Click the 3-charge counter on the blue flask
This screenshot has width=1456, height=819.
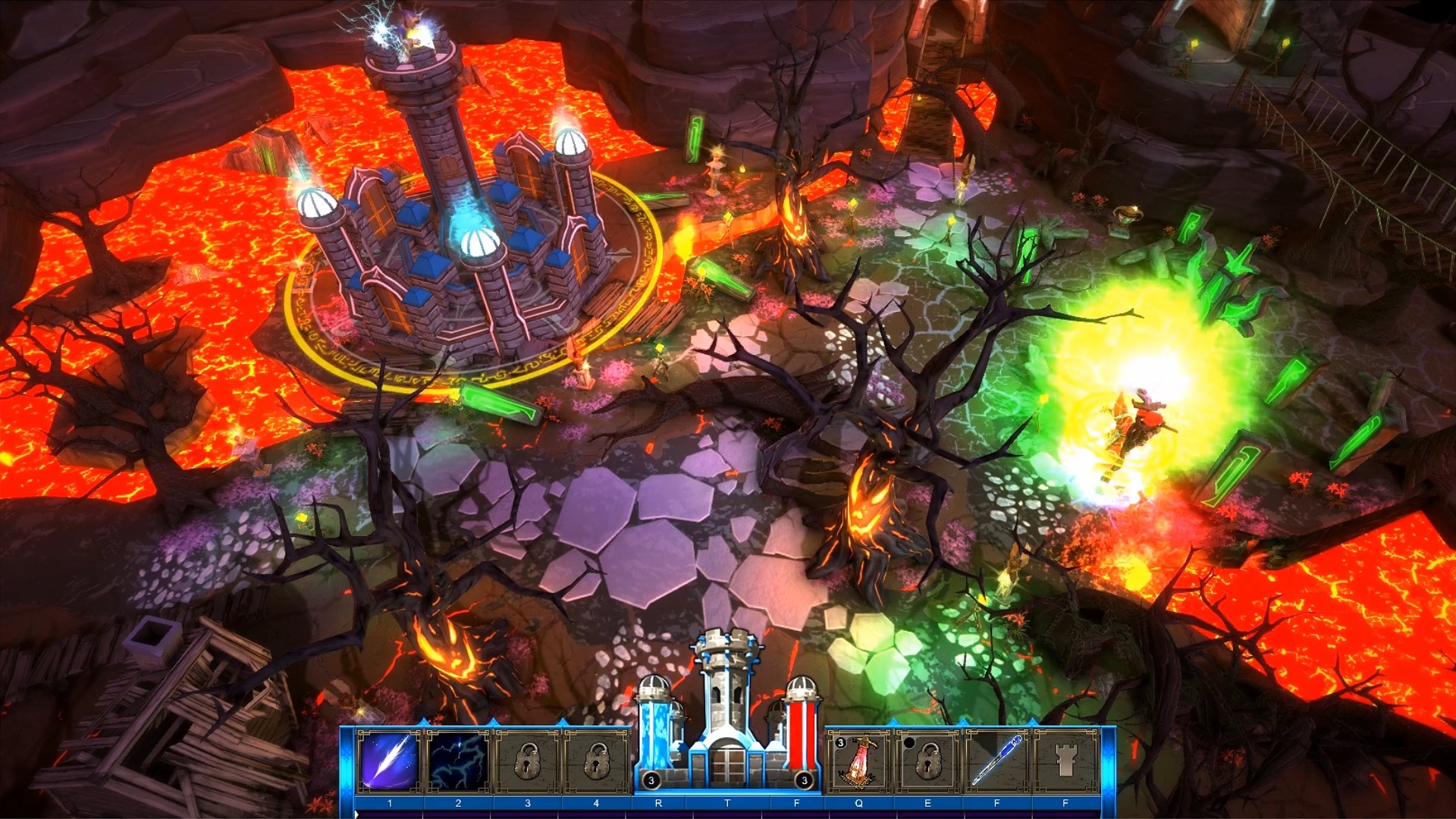pos(652,781)
